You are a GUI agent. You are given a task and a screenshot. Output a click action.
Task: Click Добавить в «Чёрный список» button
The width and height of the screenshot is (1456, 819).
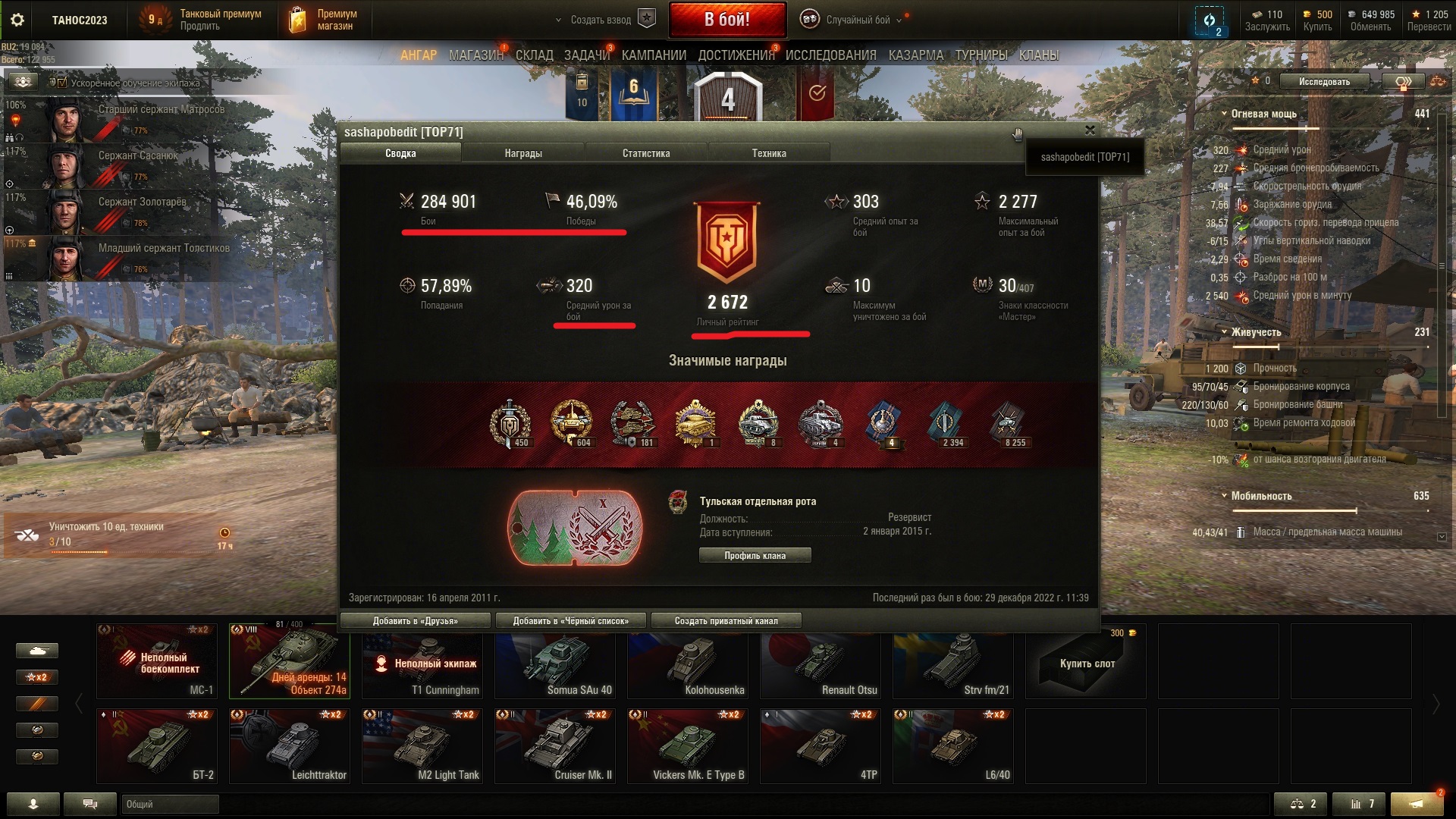click(571, 621)
